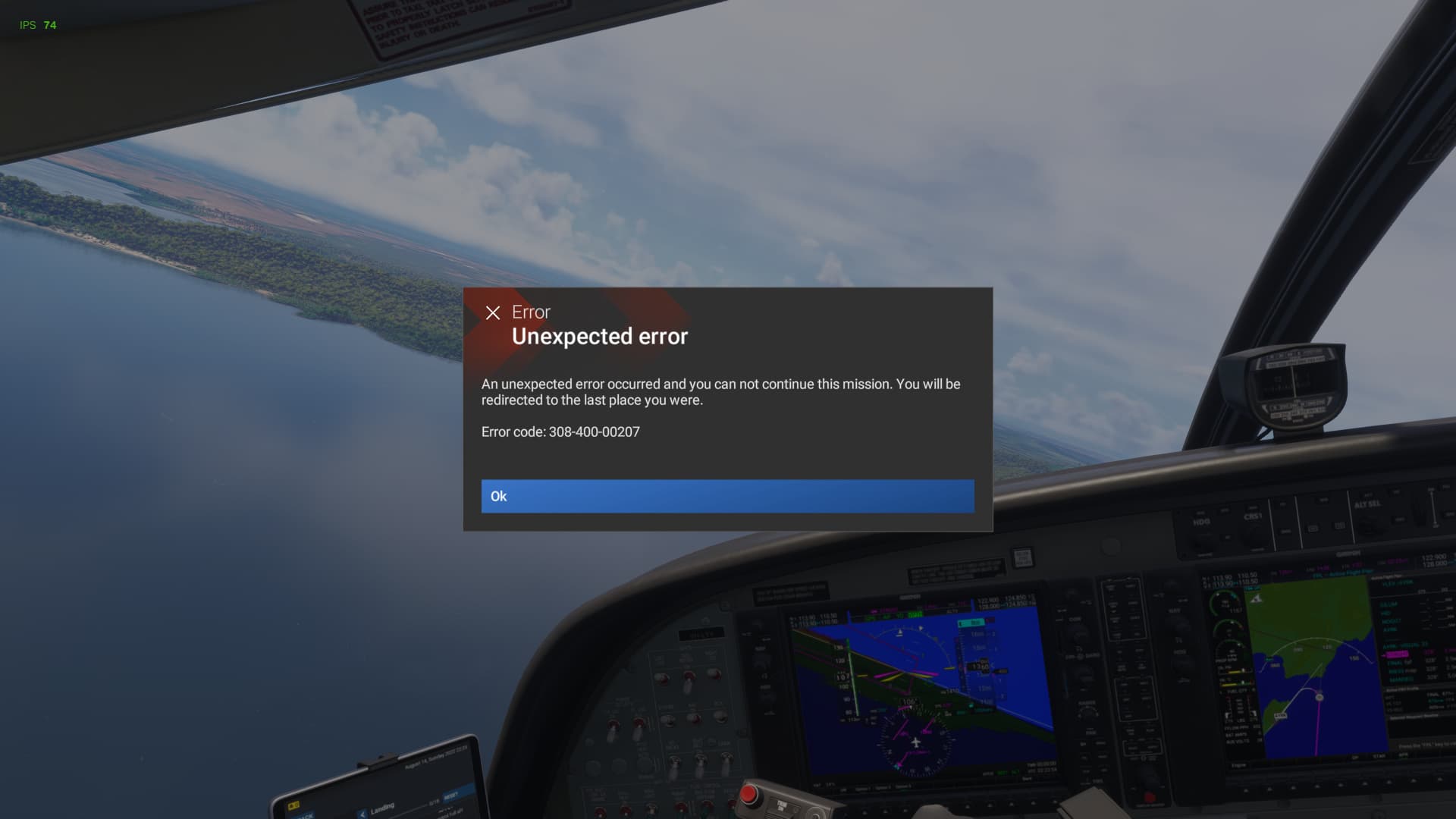1456x819 pixels.
Task: Collapse the Landing checklist with the back chevron
Action: pos(362,814)
